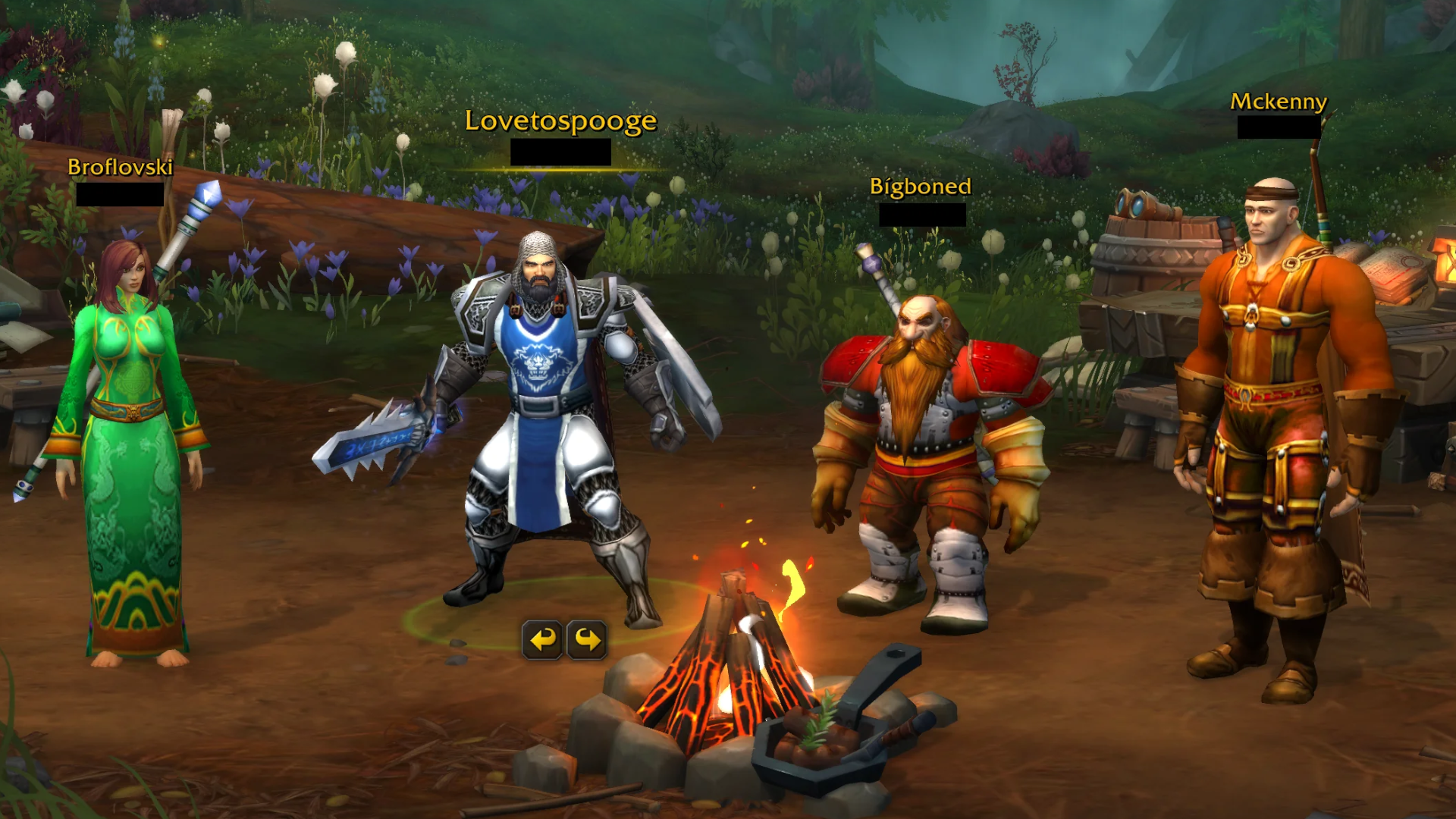Click the right rotate arrow icon
This screenshot has height=819, width=1456.
(585, 639)
